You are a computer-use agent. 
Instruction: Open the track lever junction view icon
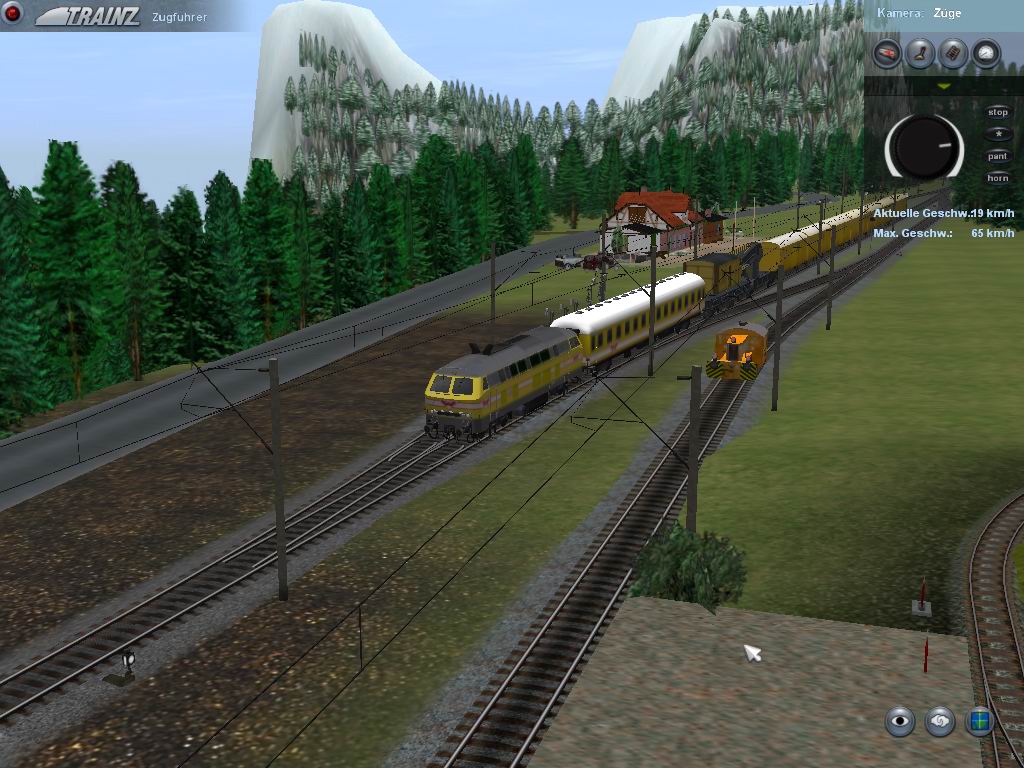click(x=920, y=53)
